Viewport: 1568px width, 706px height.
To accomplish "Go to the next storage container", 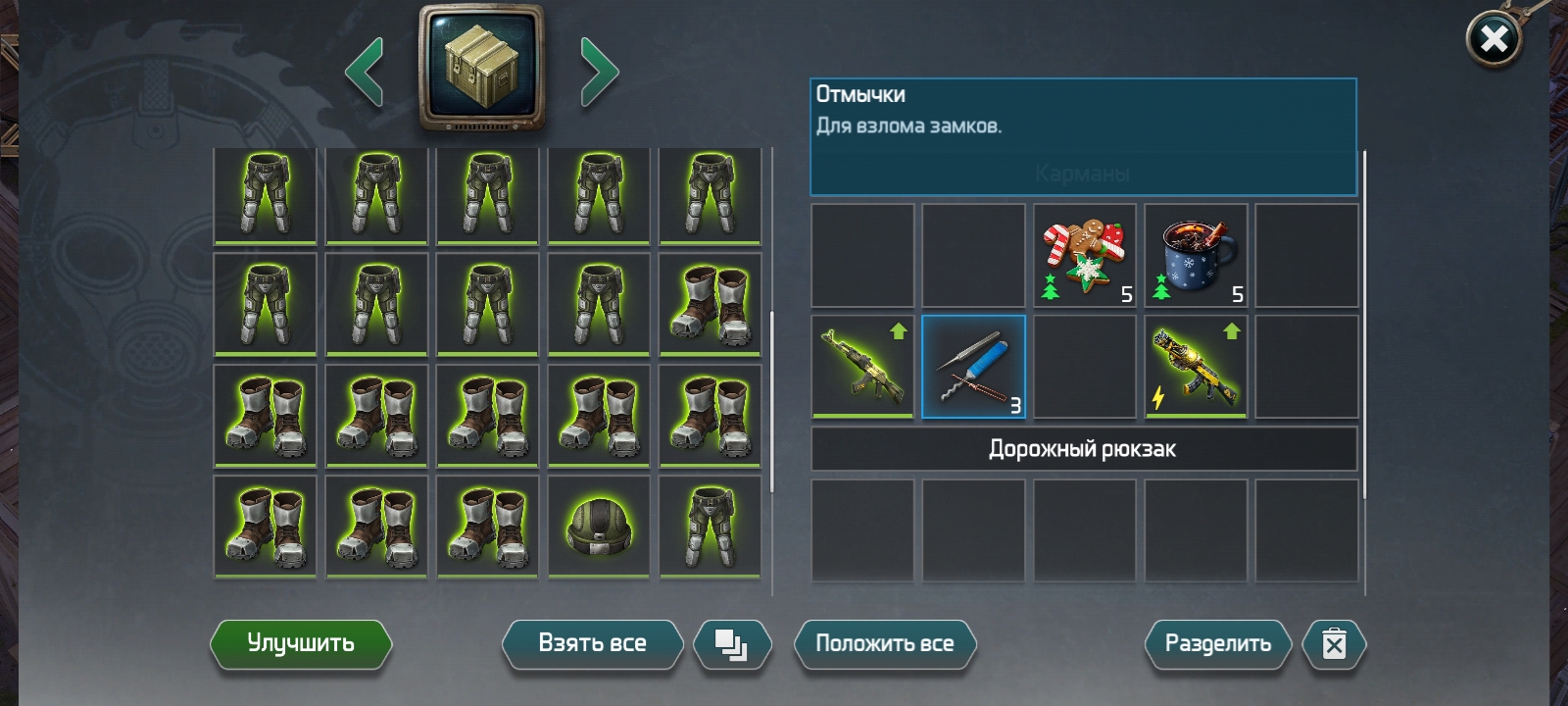I will (599, 72).
